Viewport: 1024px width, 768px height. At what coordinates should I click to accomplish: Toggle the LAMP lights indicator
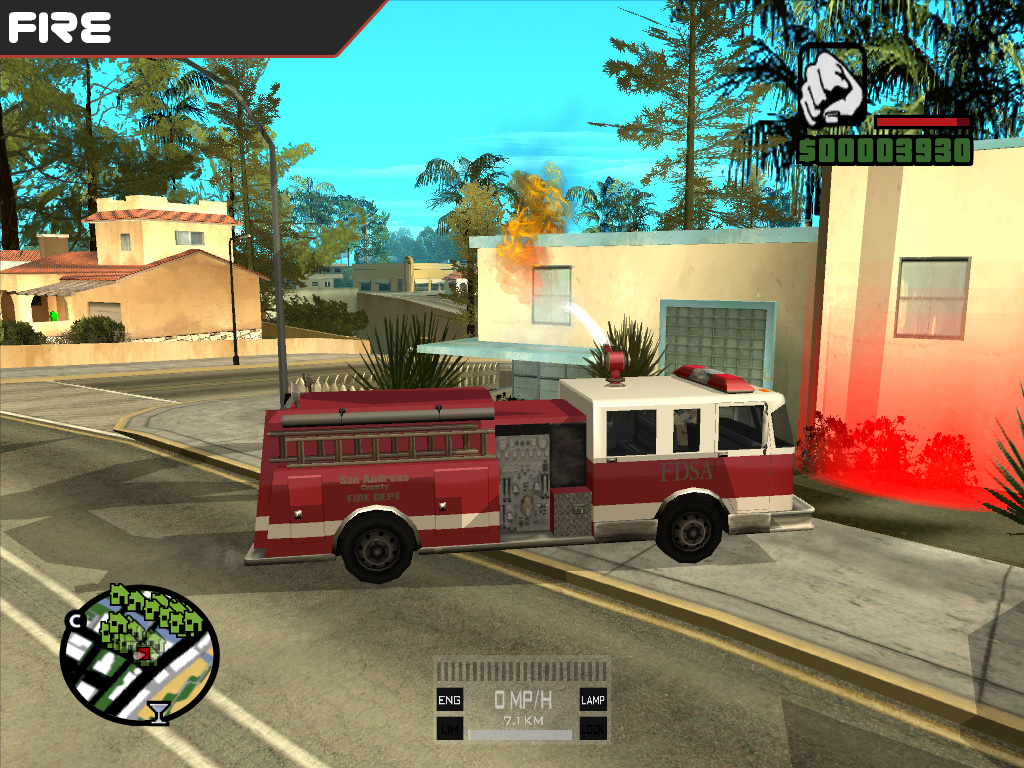593,700
